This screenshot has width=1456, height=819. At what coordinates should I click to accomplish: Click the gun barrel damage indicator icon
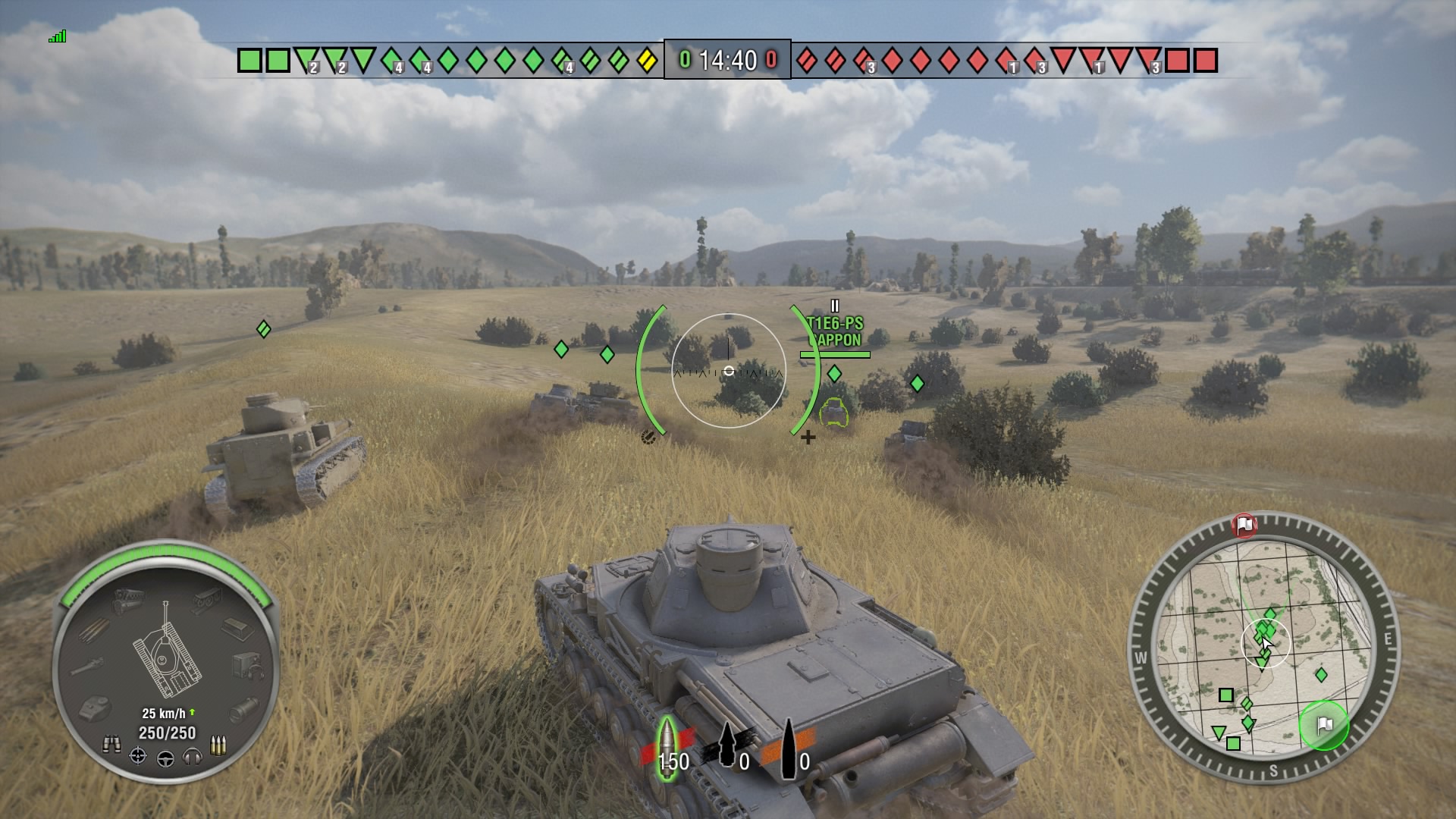point(89,664)
